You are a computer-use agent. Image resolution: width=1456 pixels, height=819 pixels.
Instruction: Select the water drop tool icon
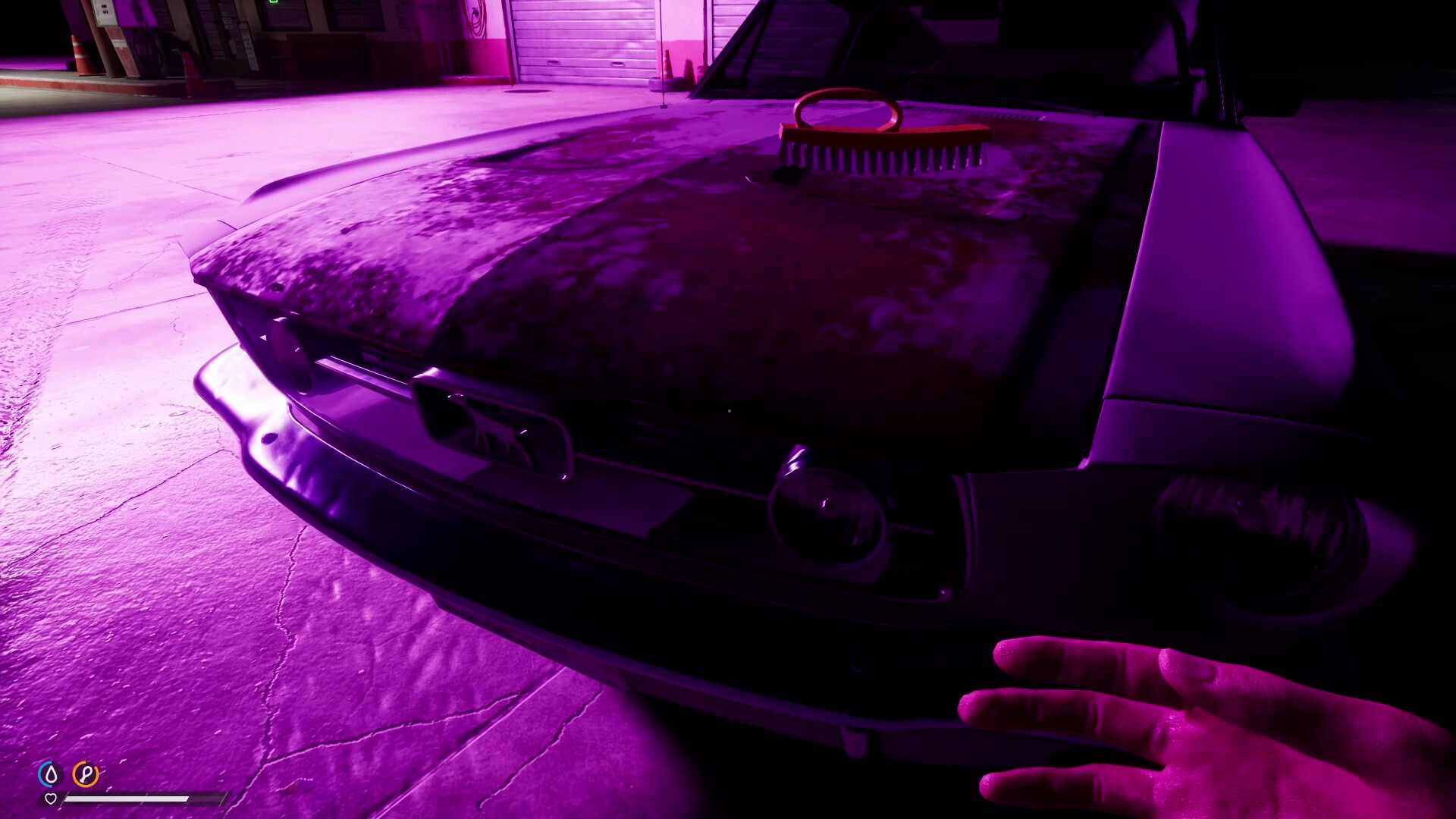51,774
